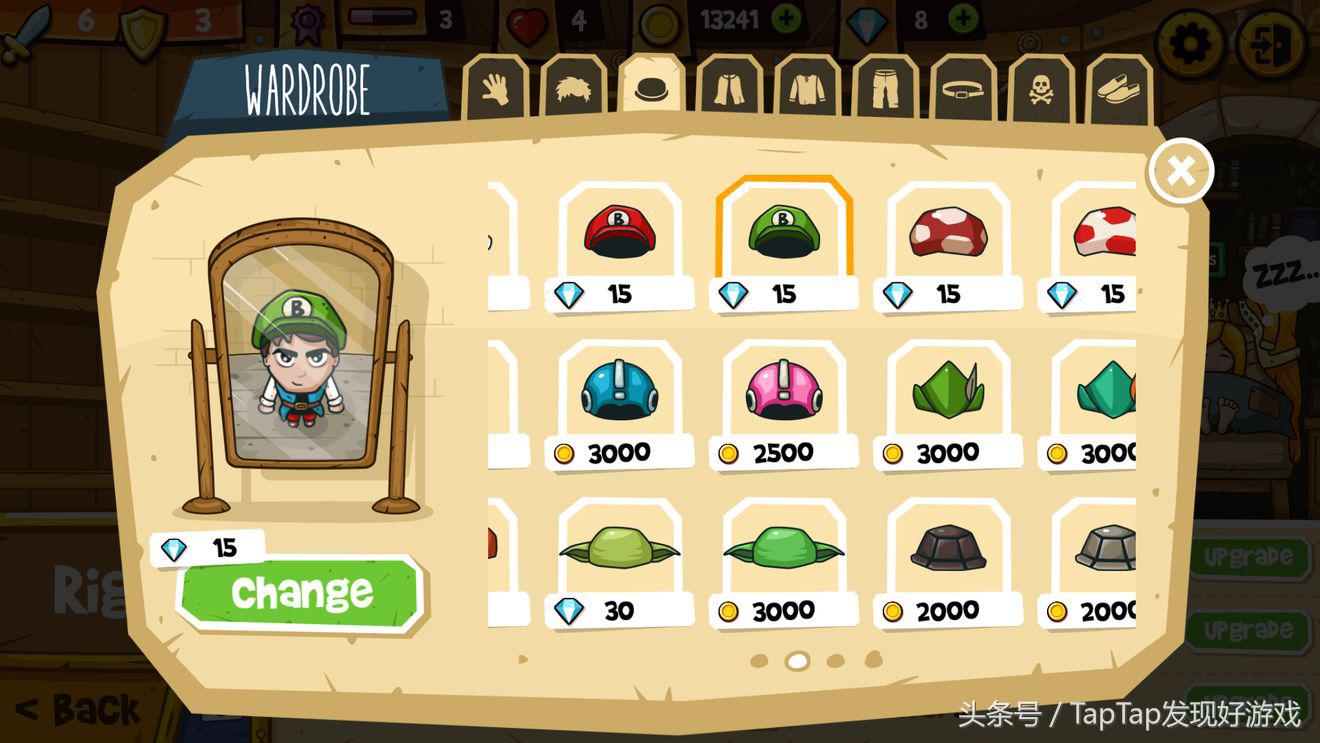1320x743 pixels.
Task: Buy more diamonds with plus button
Action: pyautogui.click(x=963, y=19)
